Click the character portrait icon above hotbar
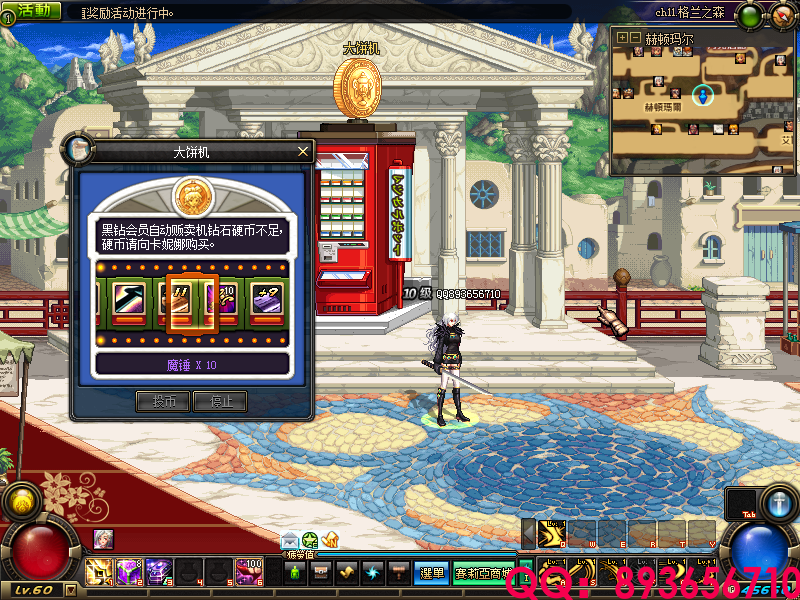800x600 pixels. coord(104,539)
